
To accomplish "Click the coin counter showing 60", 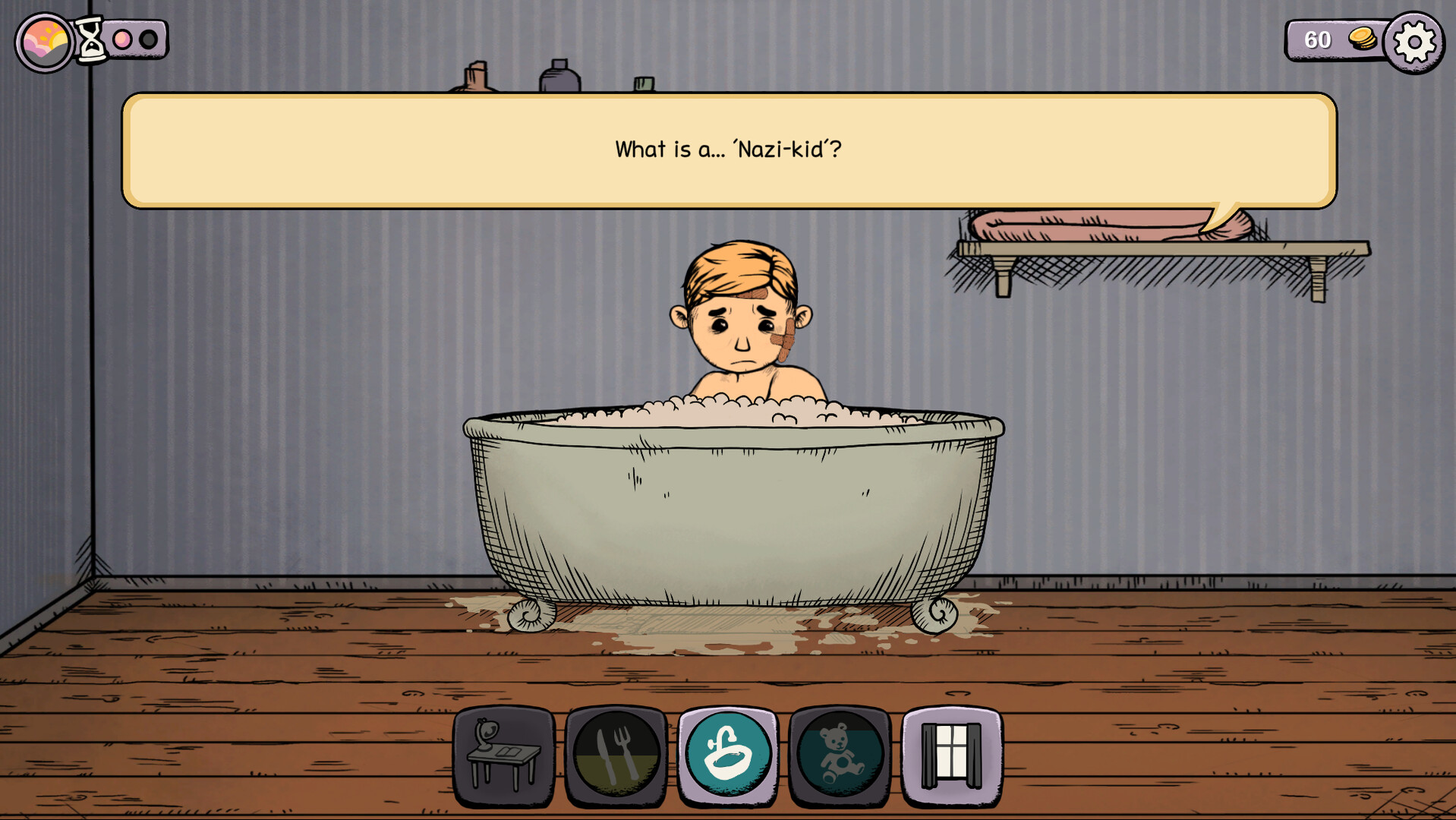I will pos(1319,40).
